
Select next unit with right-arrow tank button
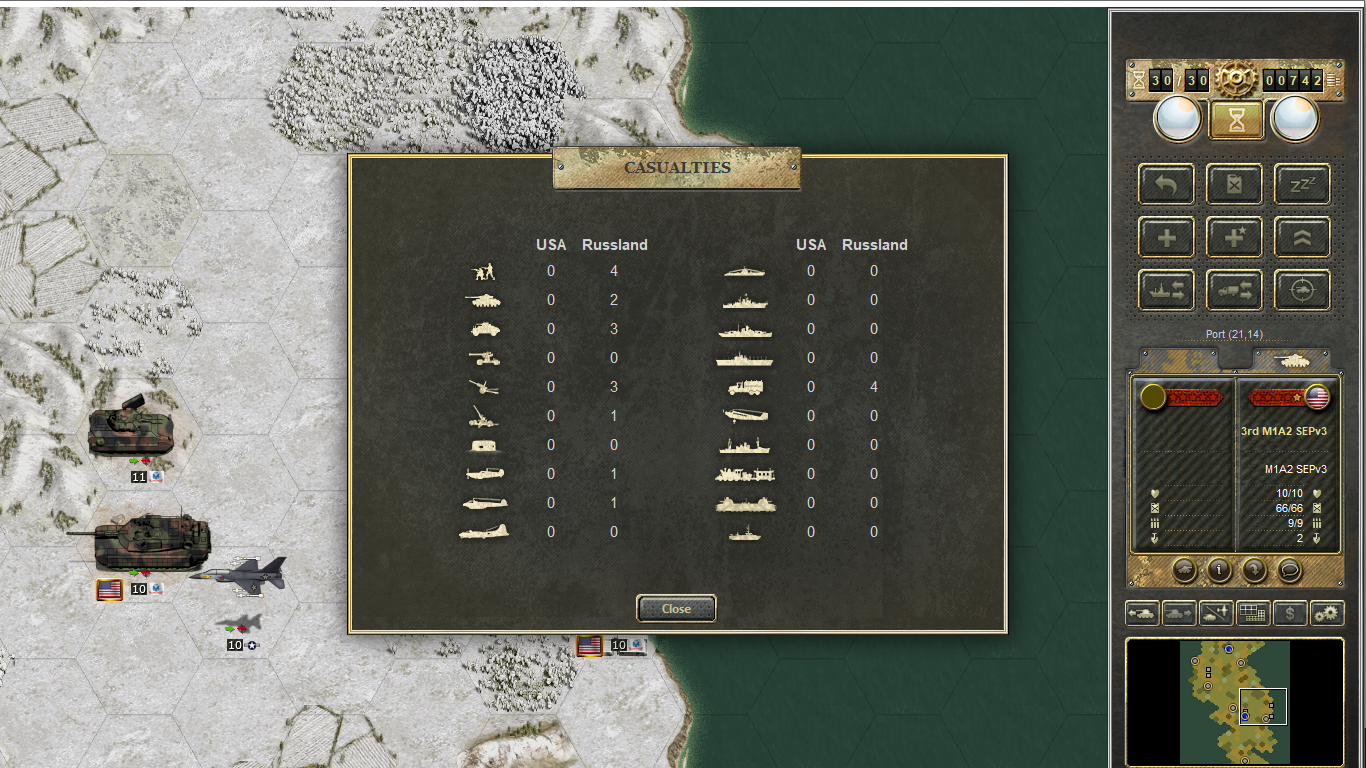click(x=1179, y=613)
